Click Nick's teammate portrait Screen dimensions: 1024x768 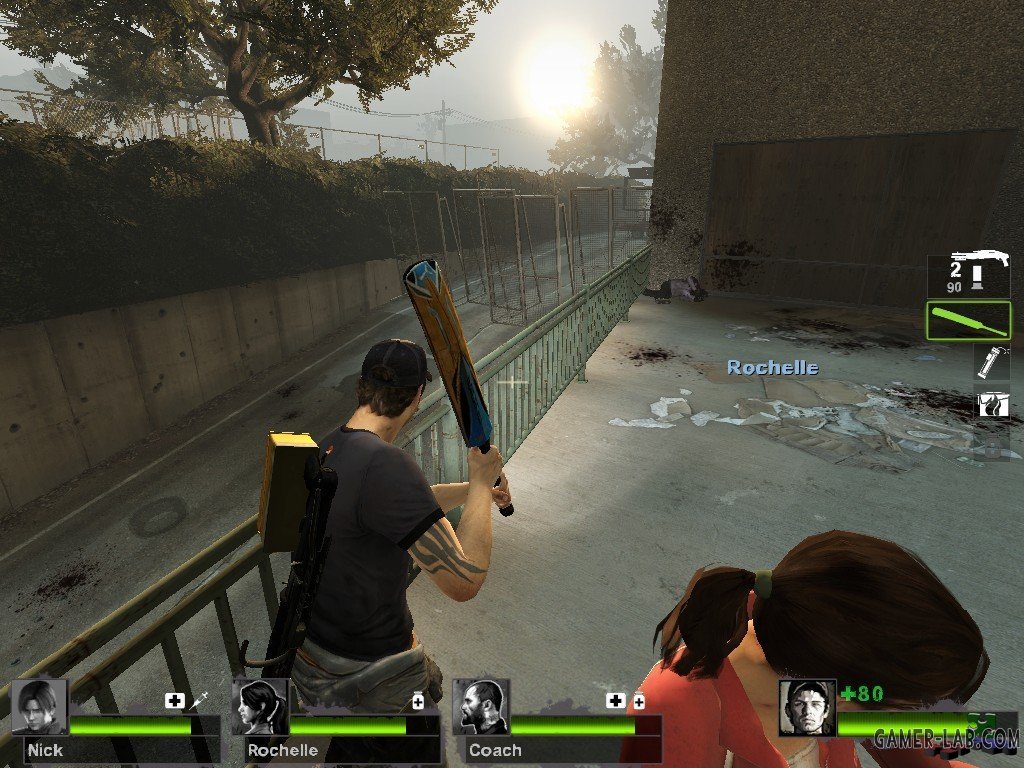40,707
